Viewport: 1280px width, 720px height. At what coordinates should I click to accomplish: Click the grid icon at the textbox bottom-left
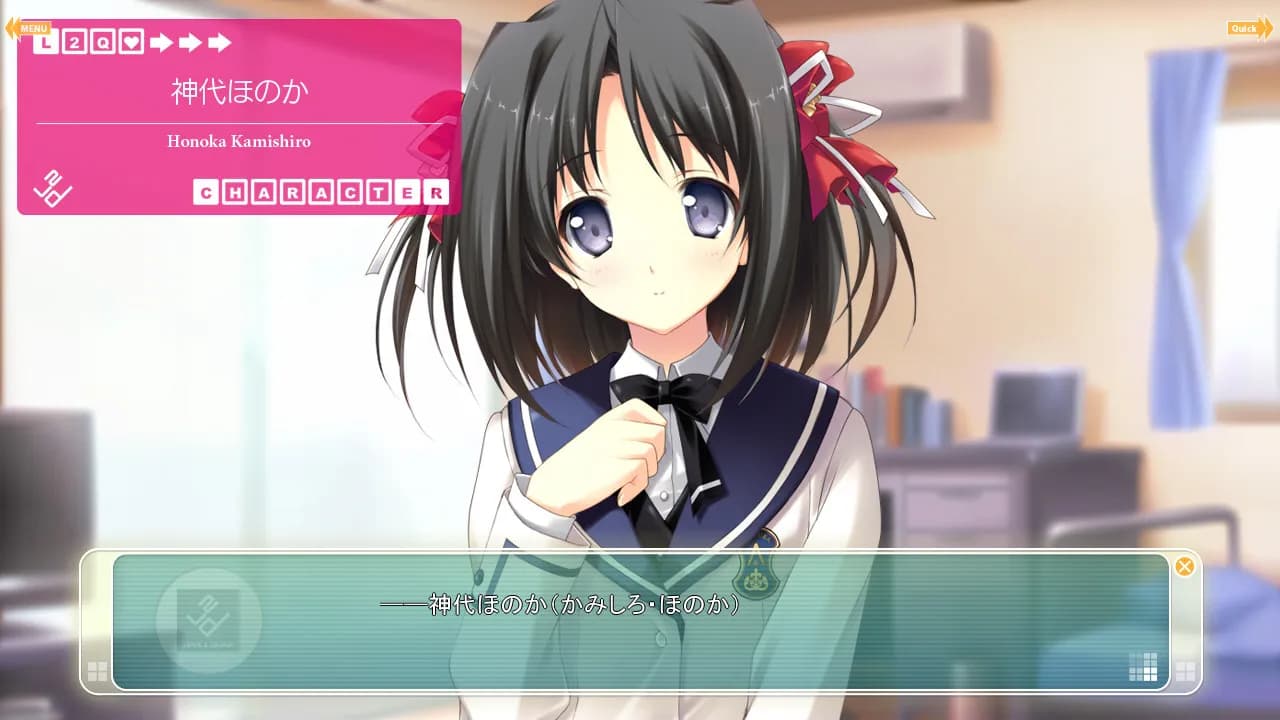(x=98, y=673)
